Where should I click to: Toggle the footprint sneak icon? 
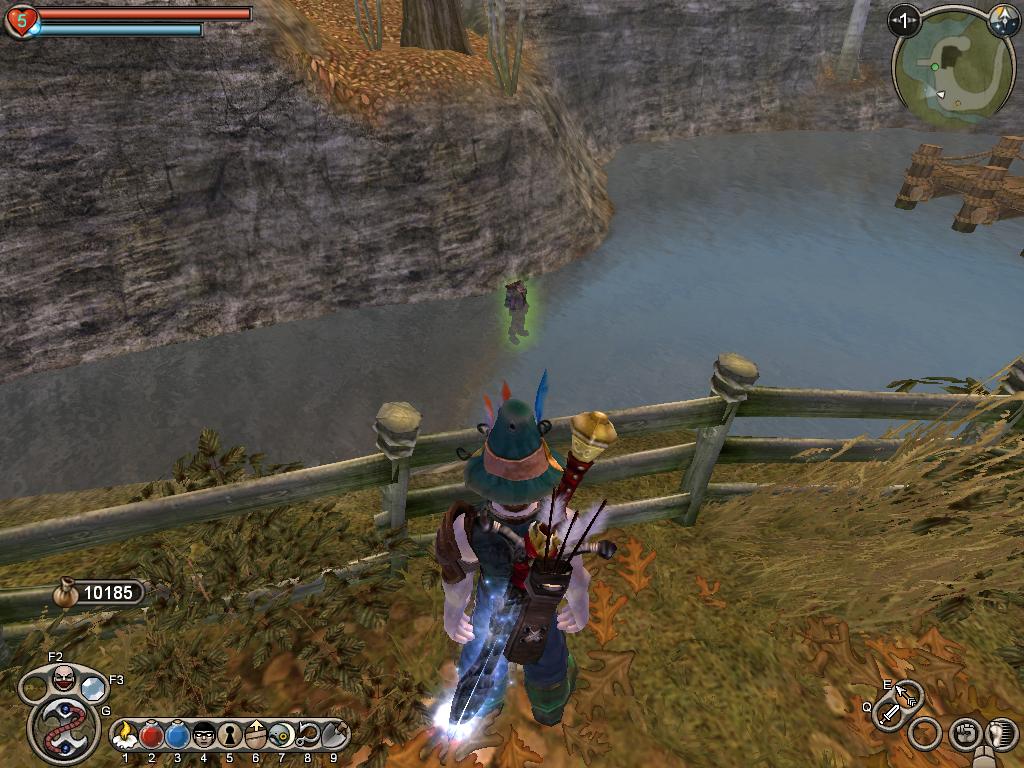(1000, 735)
